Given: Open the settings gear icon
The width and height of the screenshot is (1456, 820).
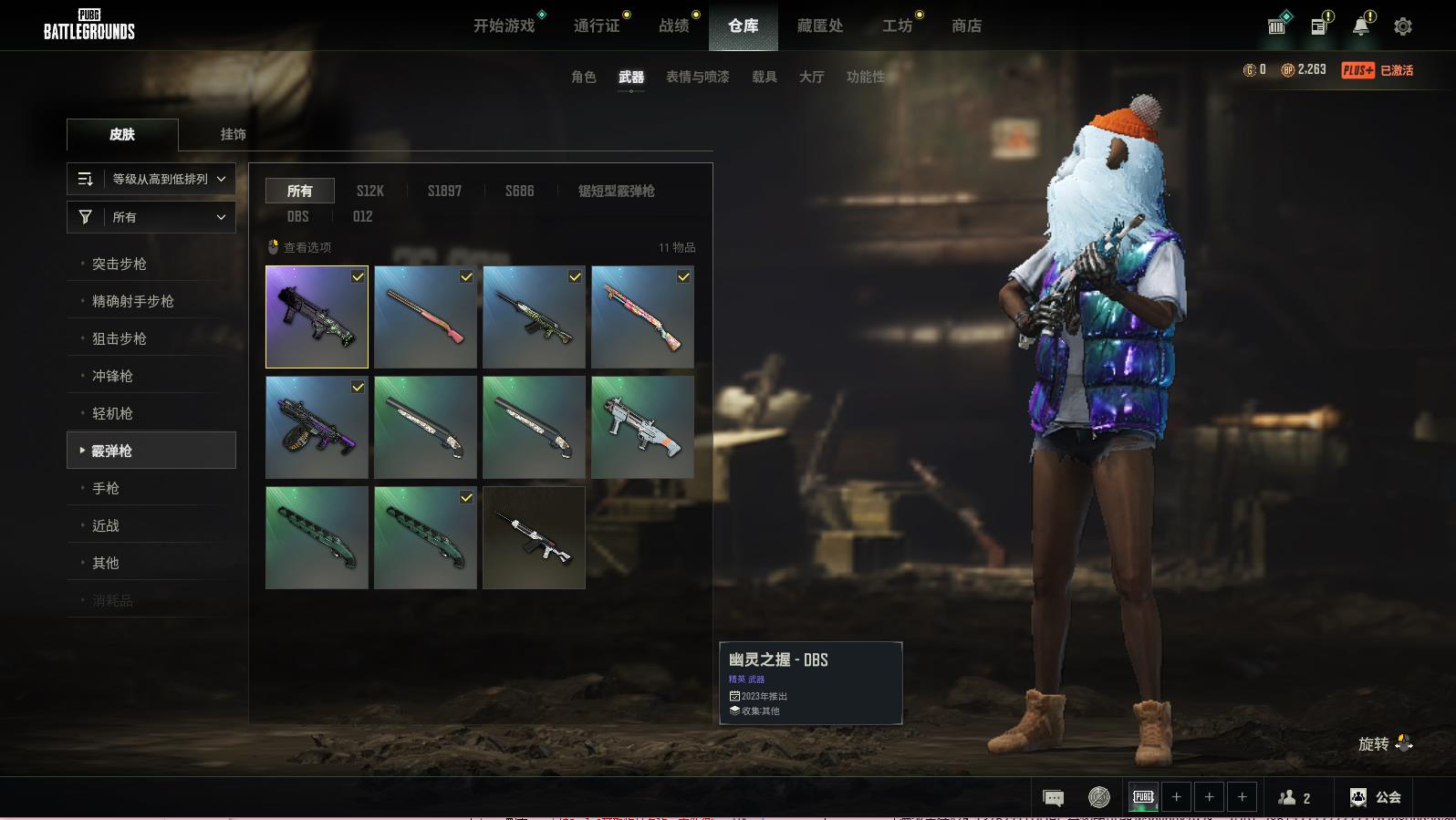Looking at the screenshot, I should [x=1402, y=26].
